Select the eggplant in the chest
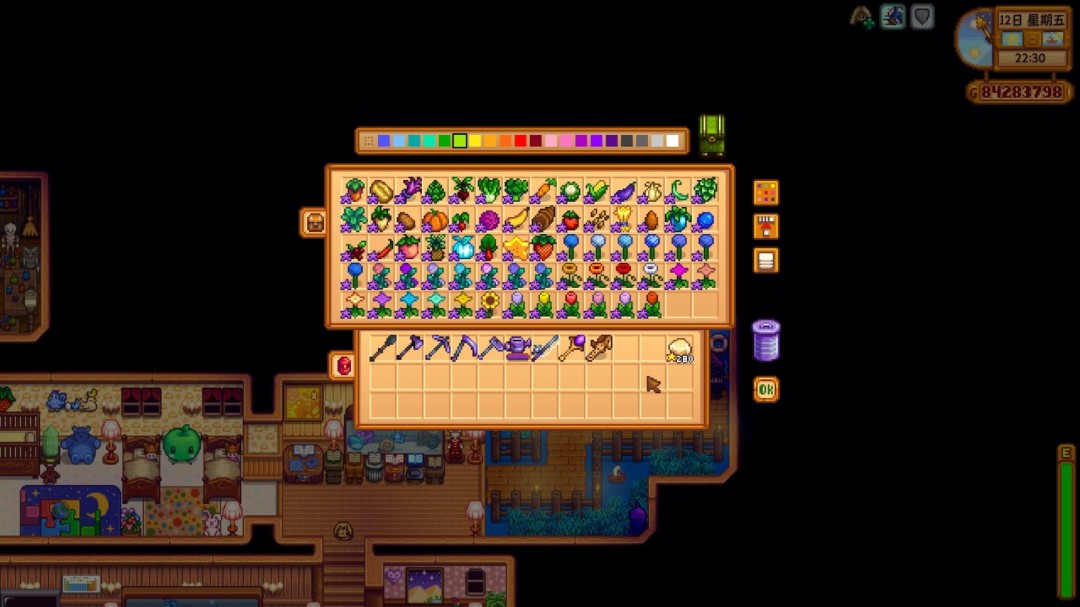Viewport: 1080px width, 607px height. point(624,190)
